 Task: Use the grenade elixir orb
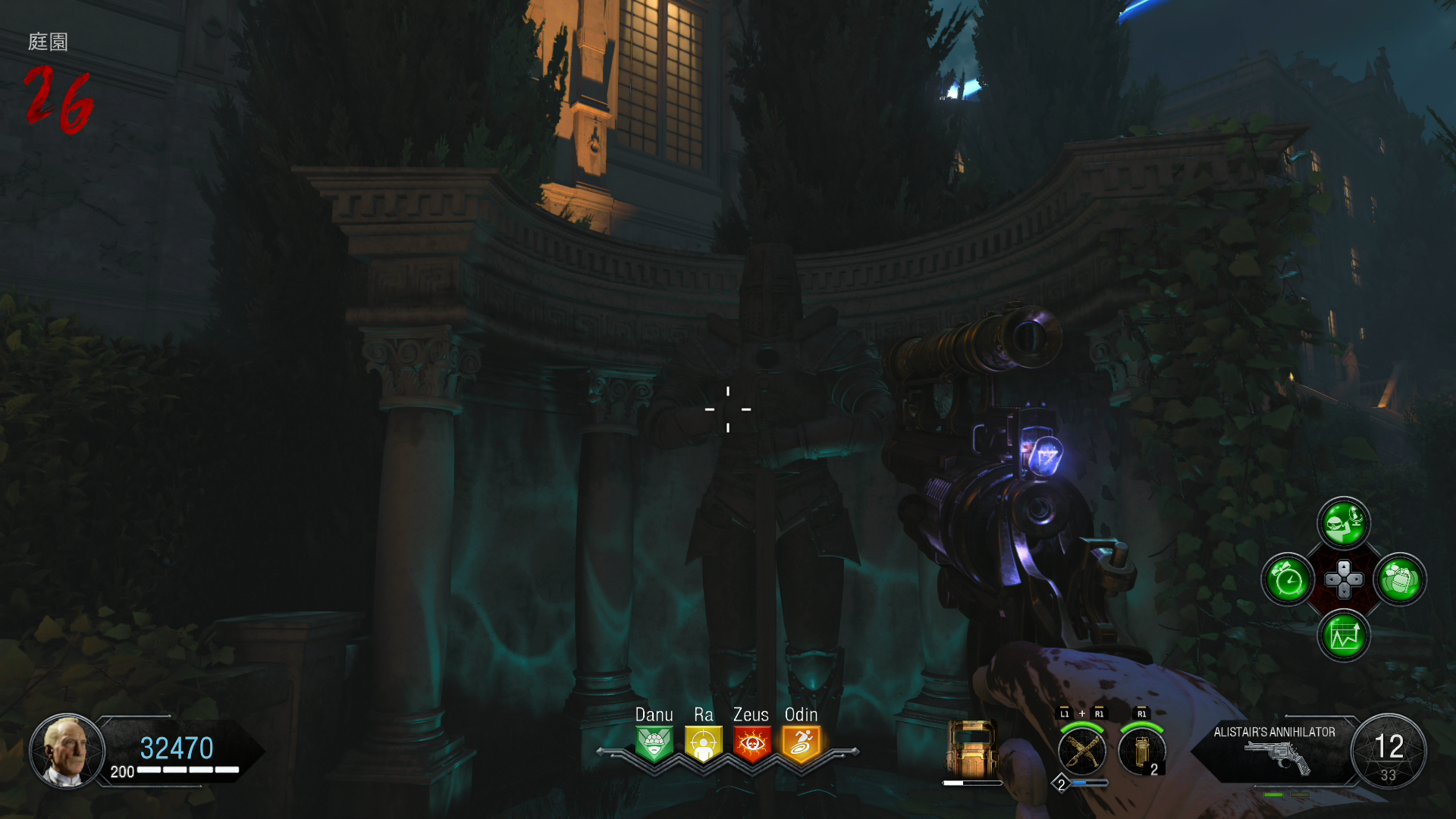[1400, 580]
